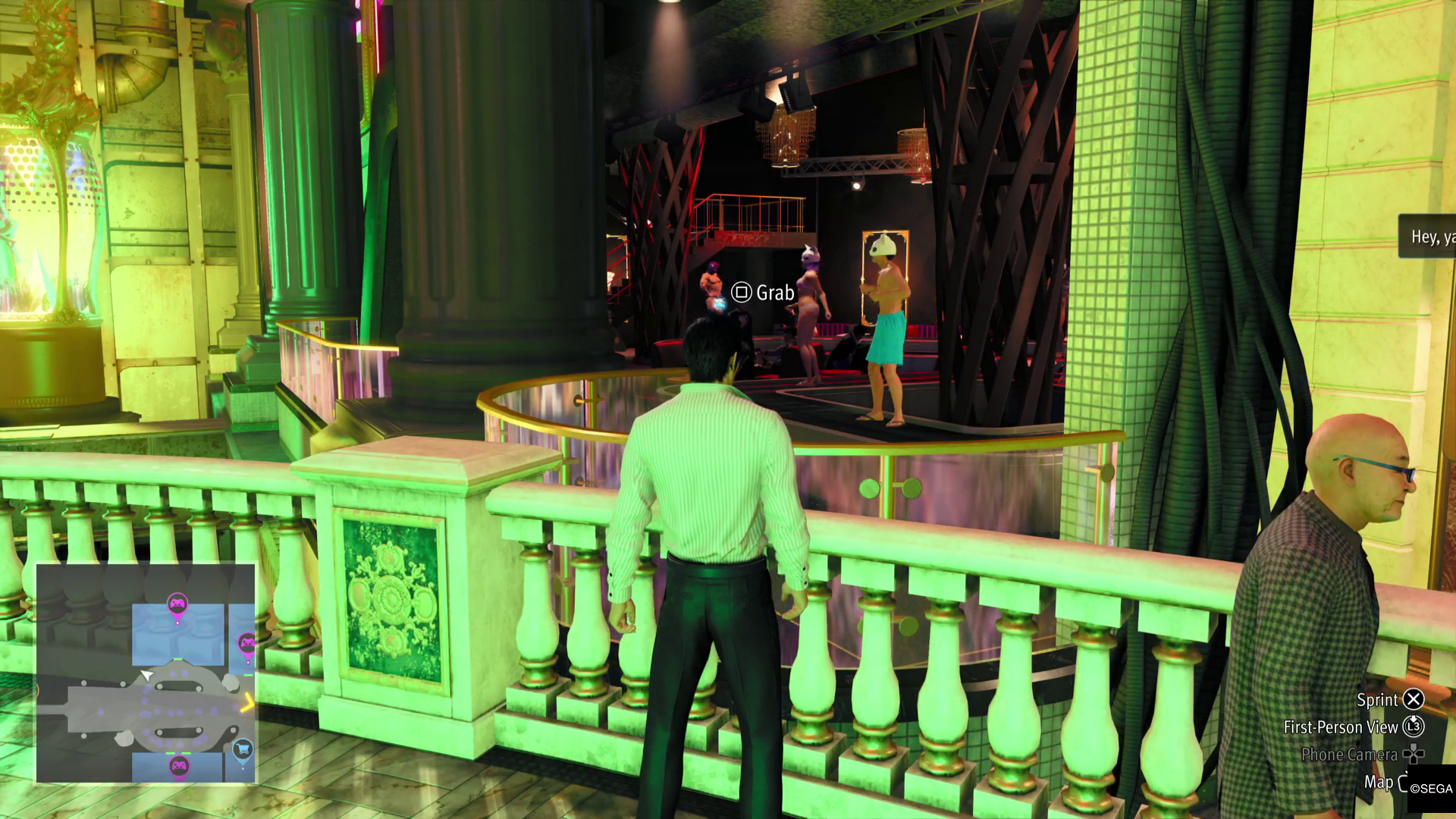1456x819 pixels.
Task: Choose the gamepad pin in the upper blue room
Action: coord(177,604)
